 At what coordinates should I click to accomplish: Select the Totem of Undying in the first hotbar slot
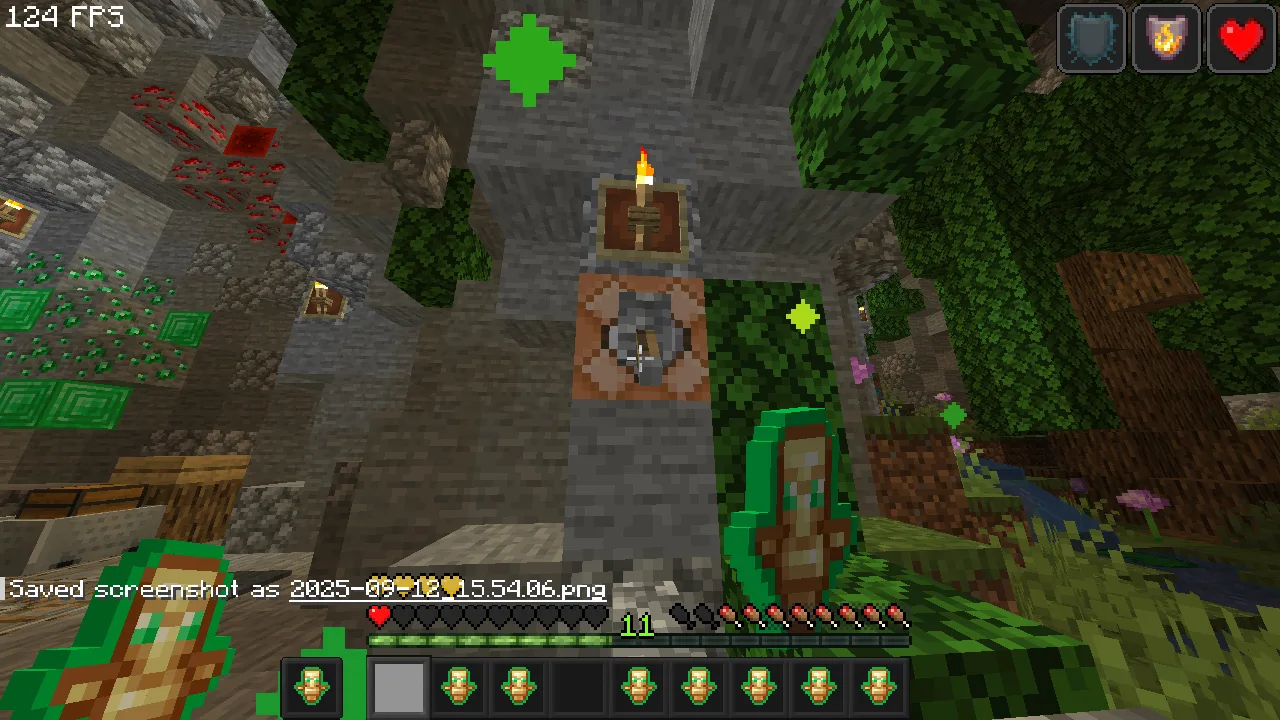coord(313,686)
